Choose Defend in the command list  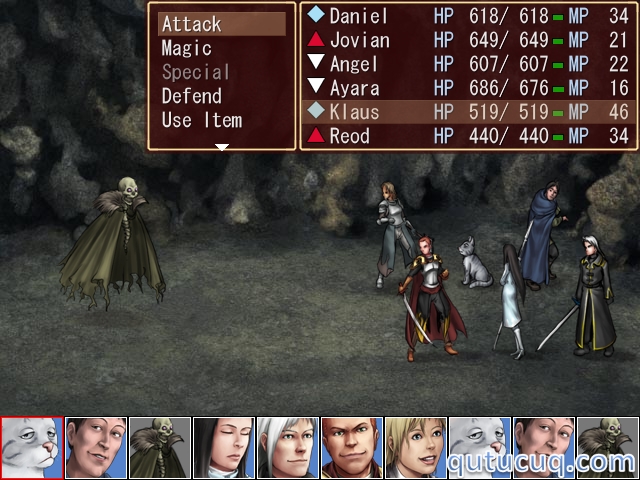click(192, 96)
